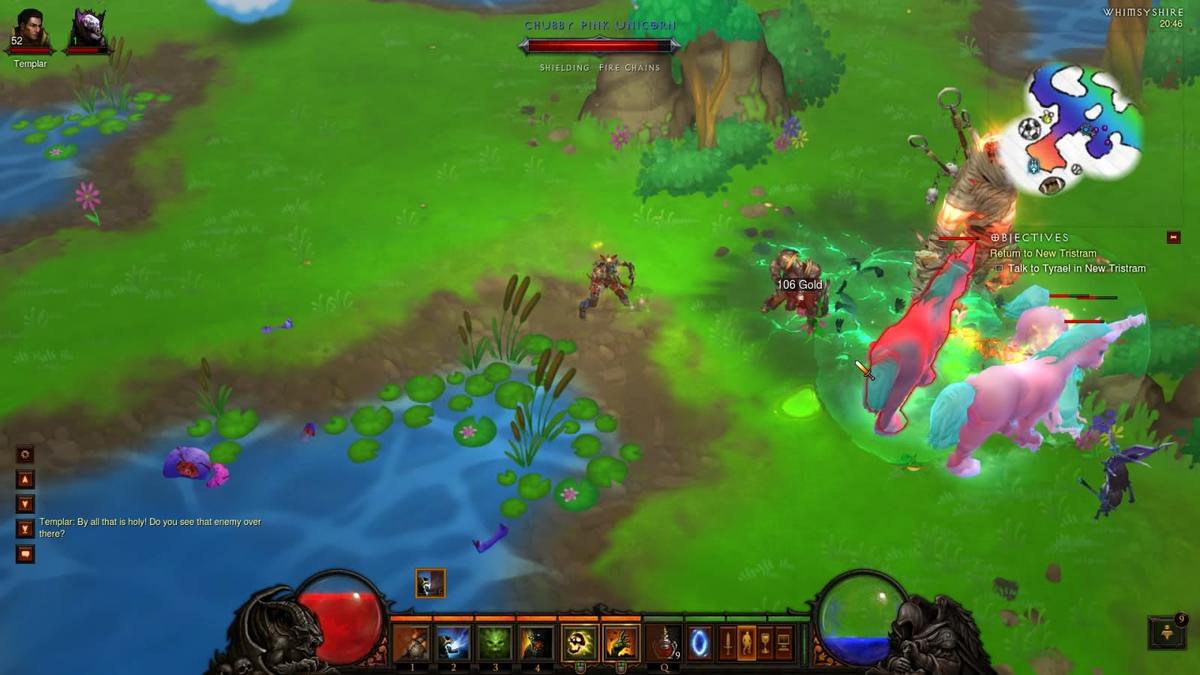Open the game menu computer button
The image size is (1200, 675).
coord(784,642)
